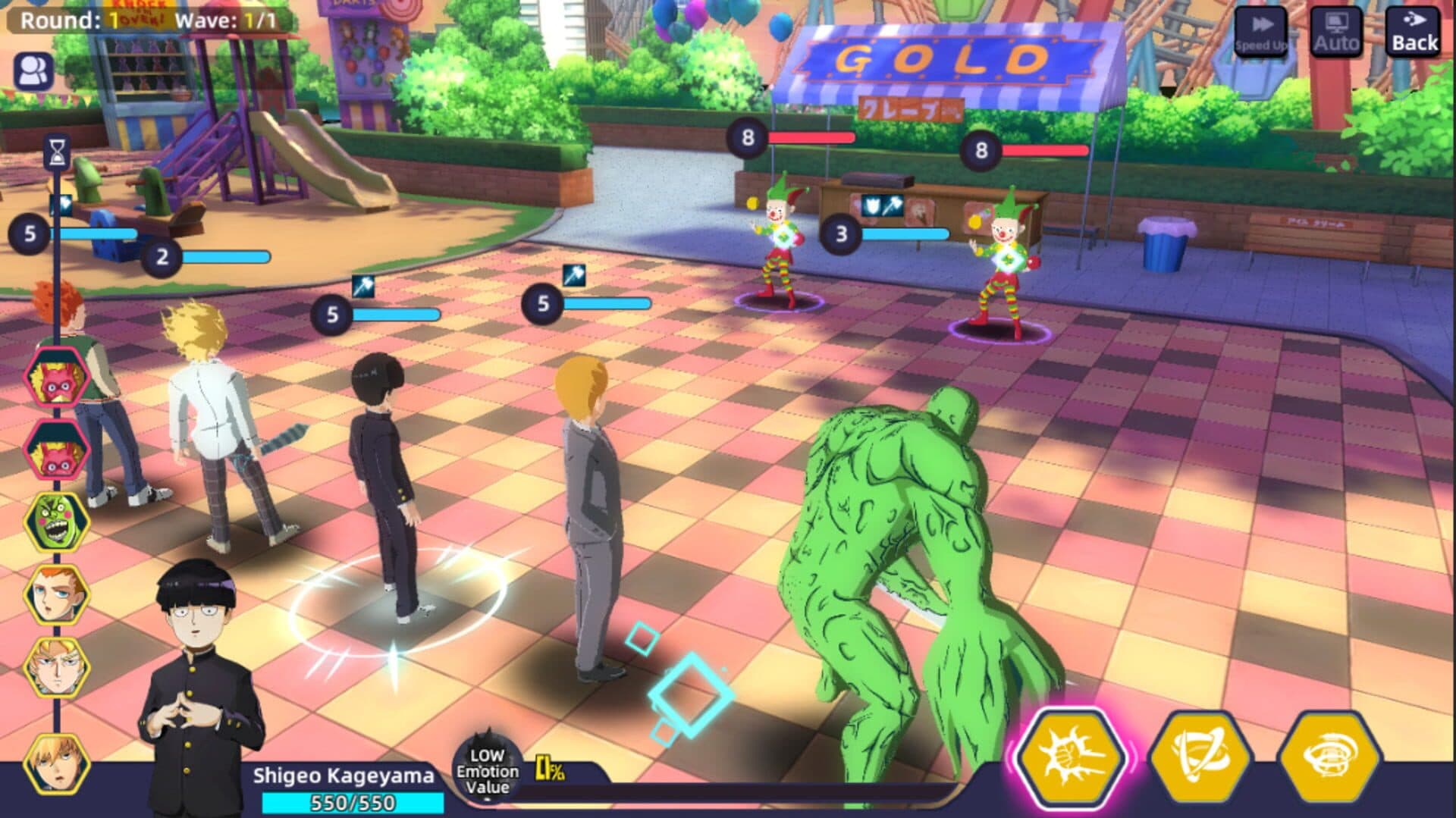Go back using the Back button
The image size is (1456, 818).
pos(1414,33)
